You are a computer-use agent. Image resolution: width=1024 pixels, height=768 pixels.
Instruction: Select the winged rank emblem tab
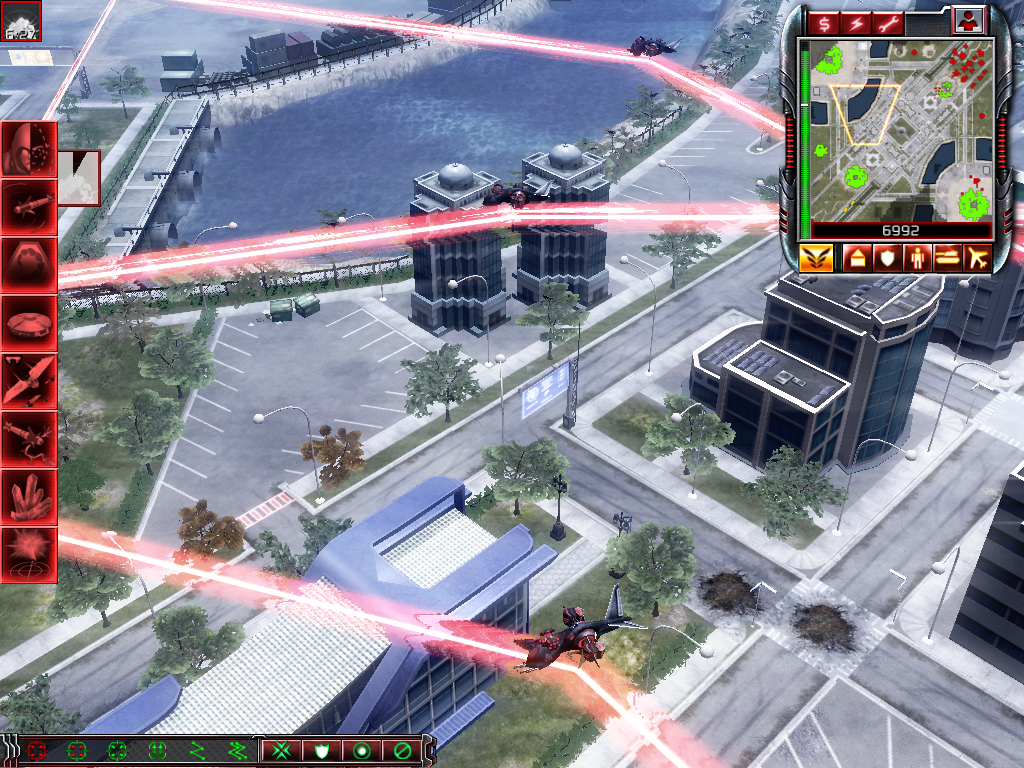[817, 258]
